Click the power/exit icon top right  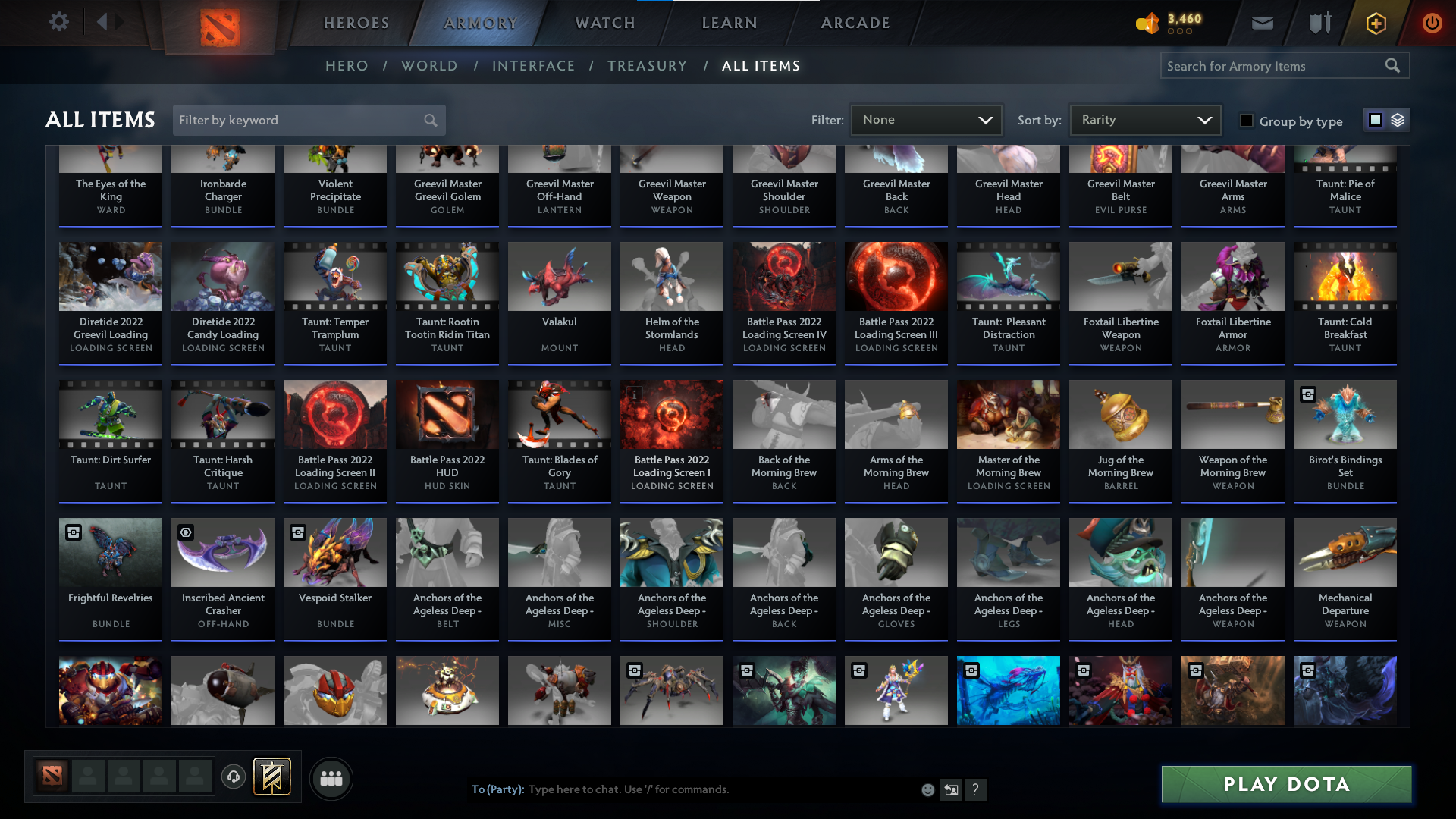1432,23
